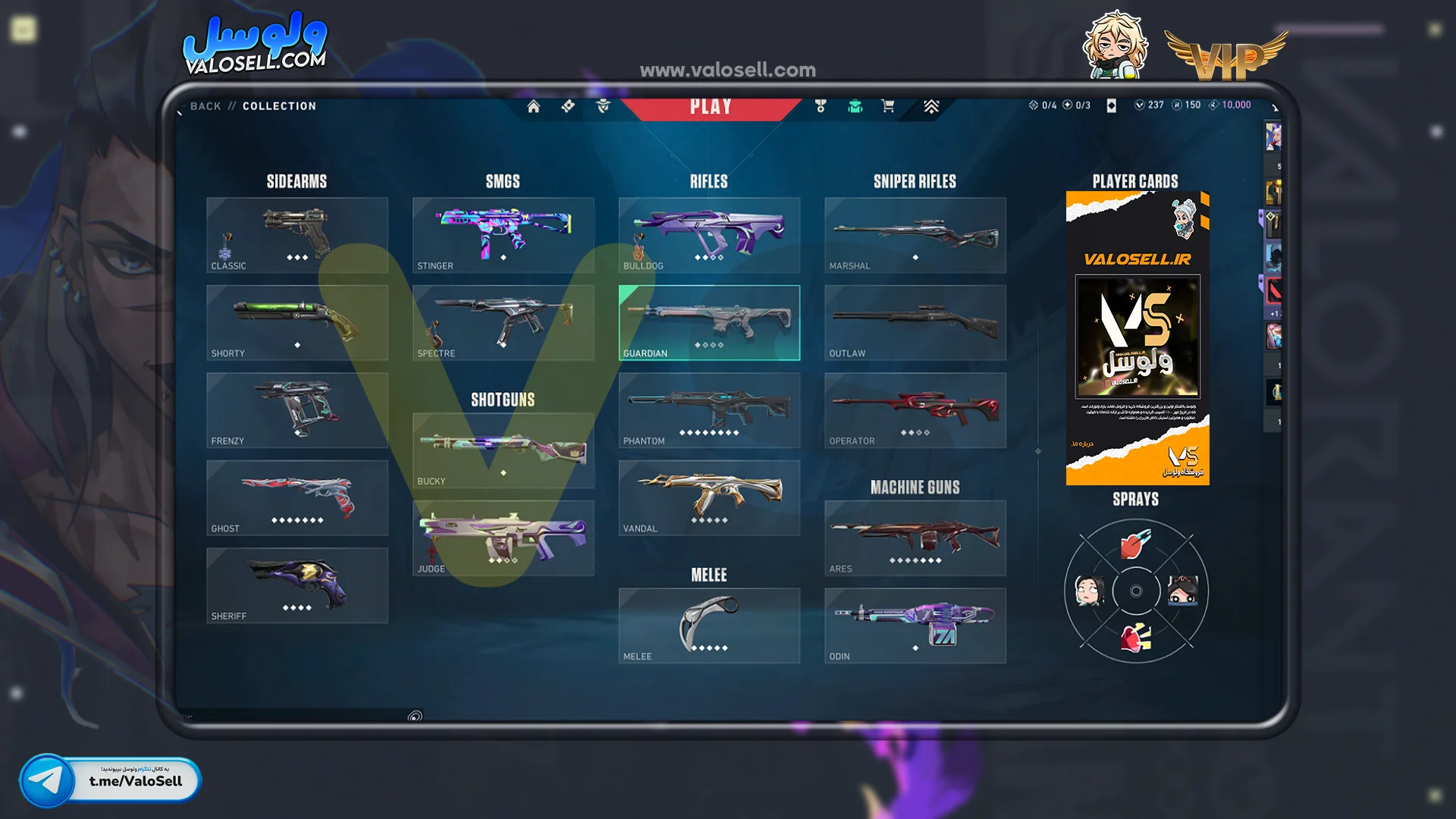The image size is (1456, 819).
Task: Open the Frenzy skin slot
Action: pyautogui.click(x=297, y=410)
